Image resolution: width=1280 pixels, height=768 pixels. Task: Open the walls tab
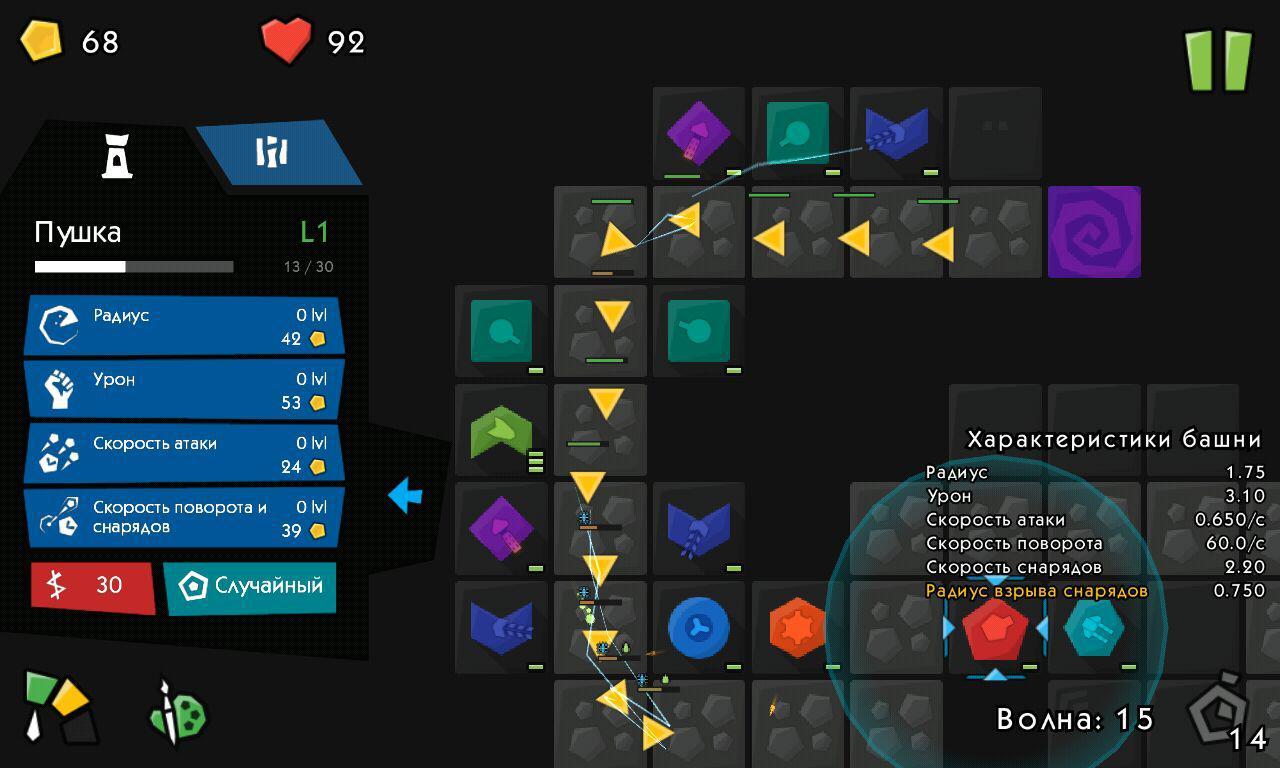point(273,153)
